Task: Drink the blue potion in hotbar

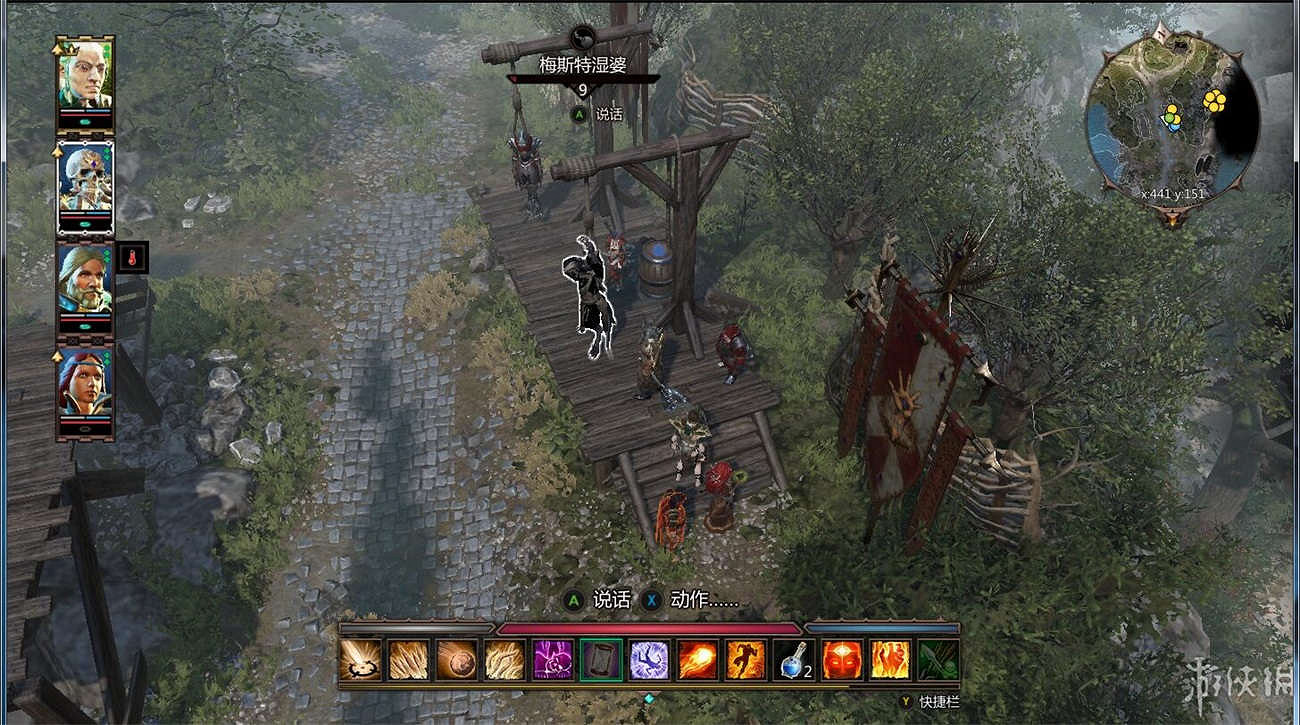Action: click(793, 660)
